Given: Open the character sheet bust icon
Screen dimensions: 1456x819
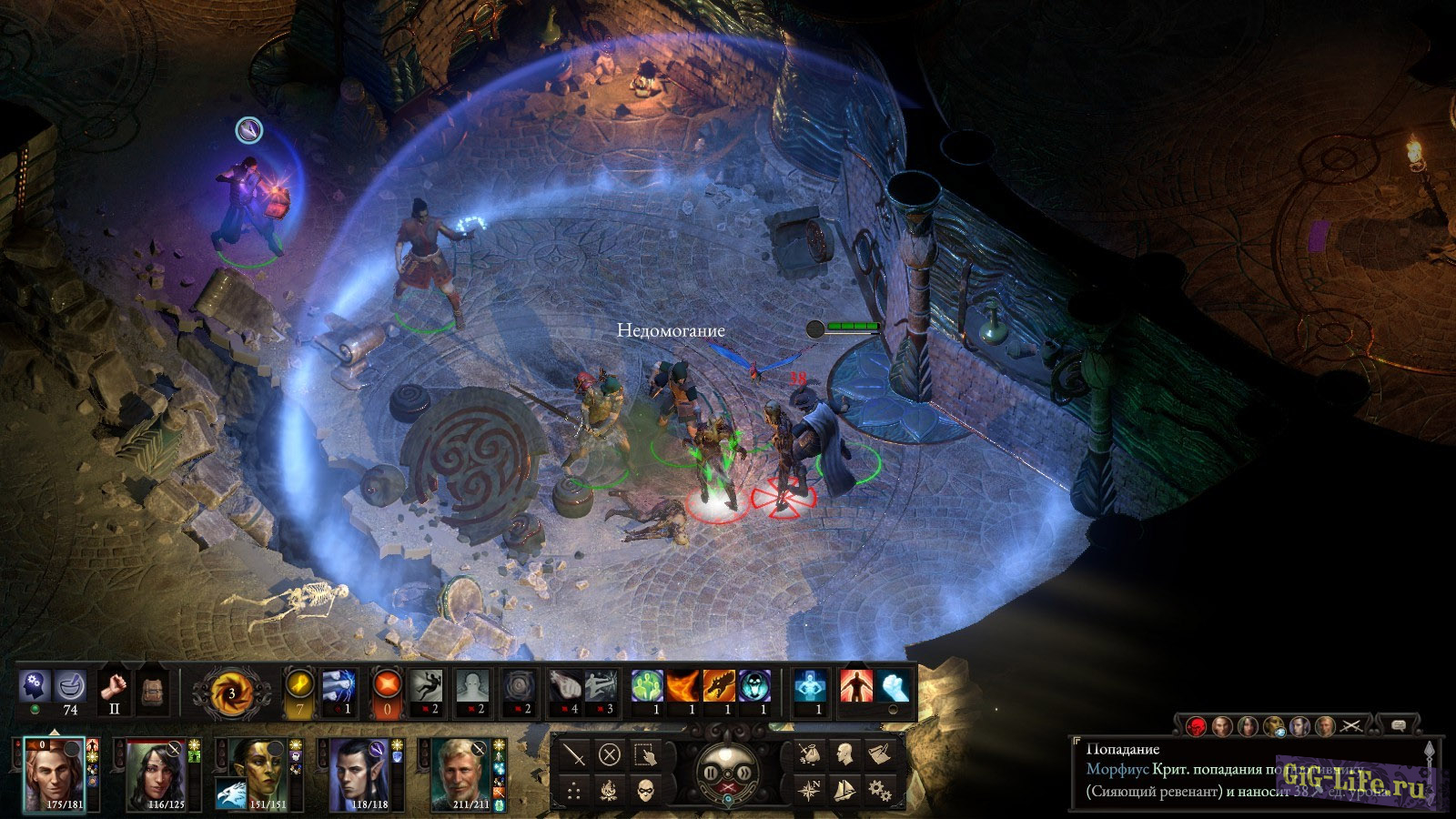Looking at the screenshot, I should (844, 753).
